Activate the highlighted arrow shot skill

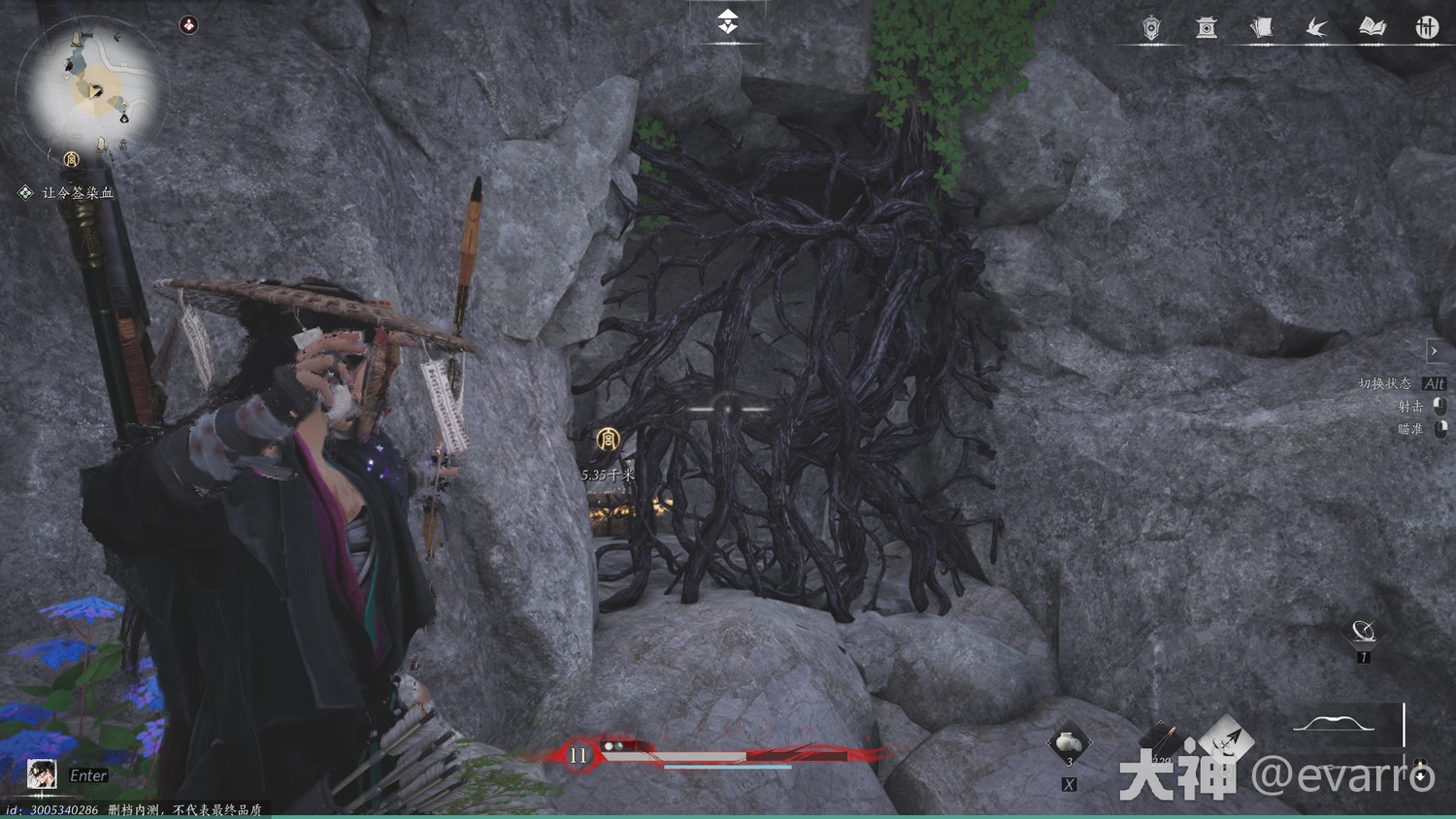(1227, 741)
